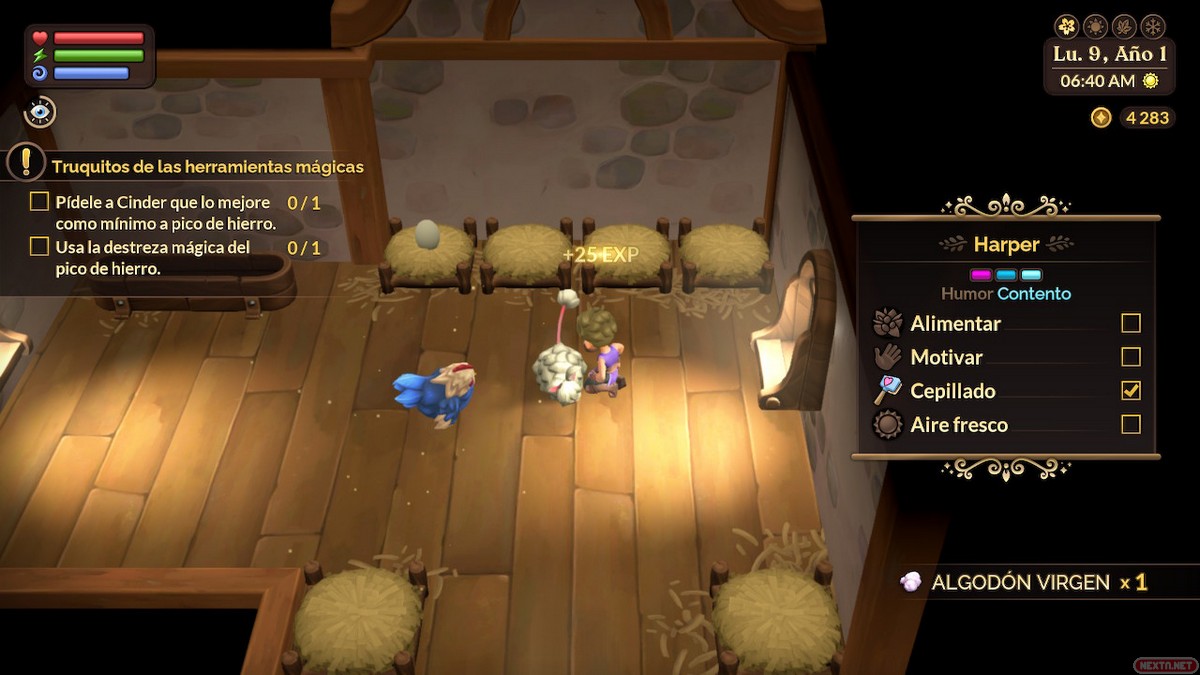Check the Usa la destreza mágica objective box
This screenshot has width=1200, height=675.
tap(39, 246)
